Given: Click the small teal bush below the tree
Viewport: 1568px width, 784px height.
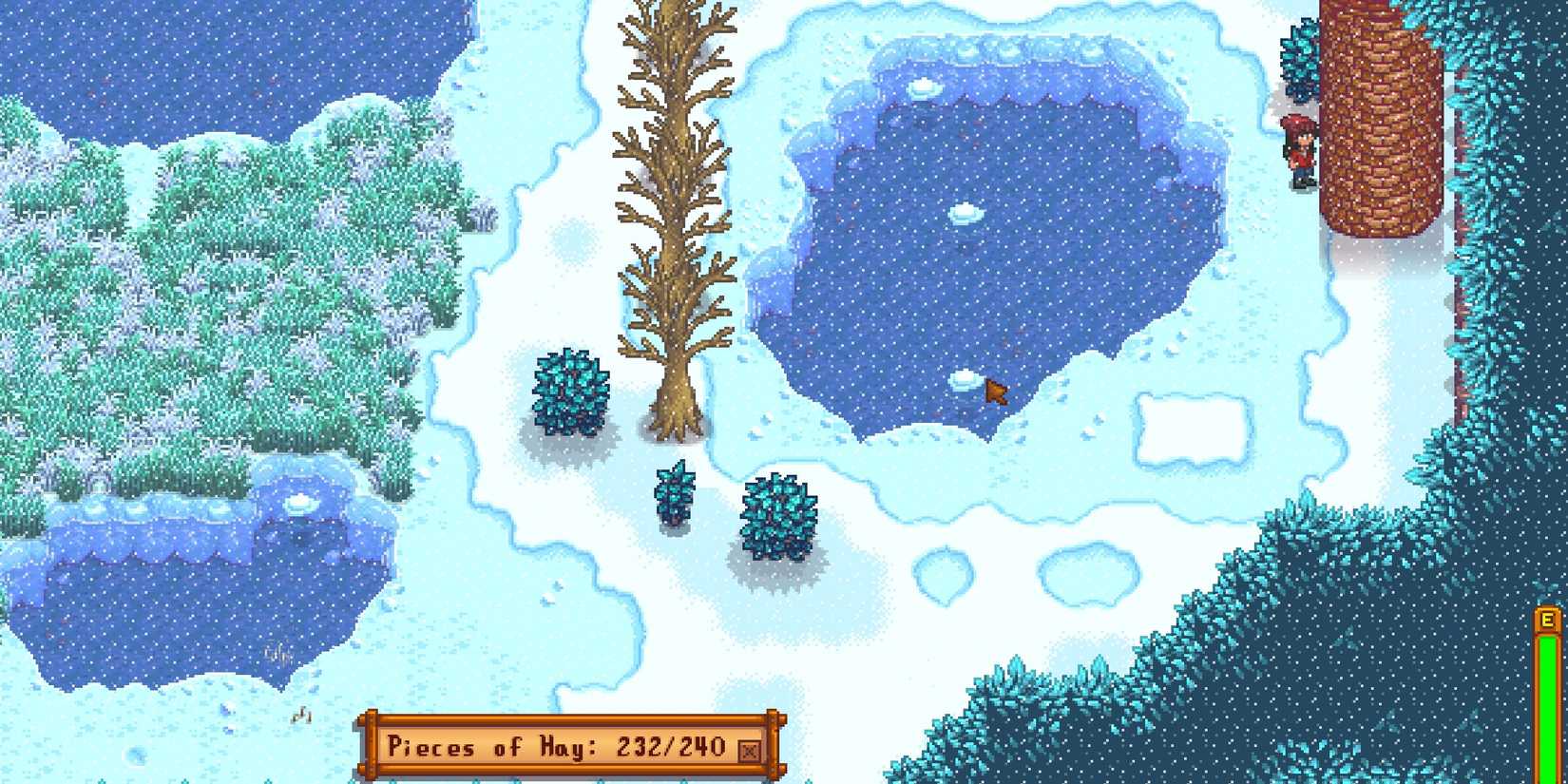Looking at the screenshot, I should [x=675, y=494].
